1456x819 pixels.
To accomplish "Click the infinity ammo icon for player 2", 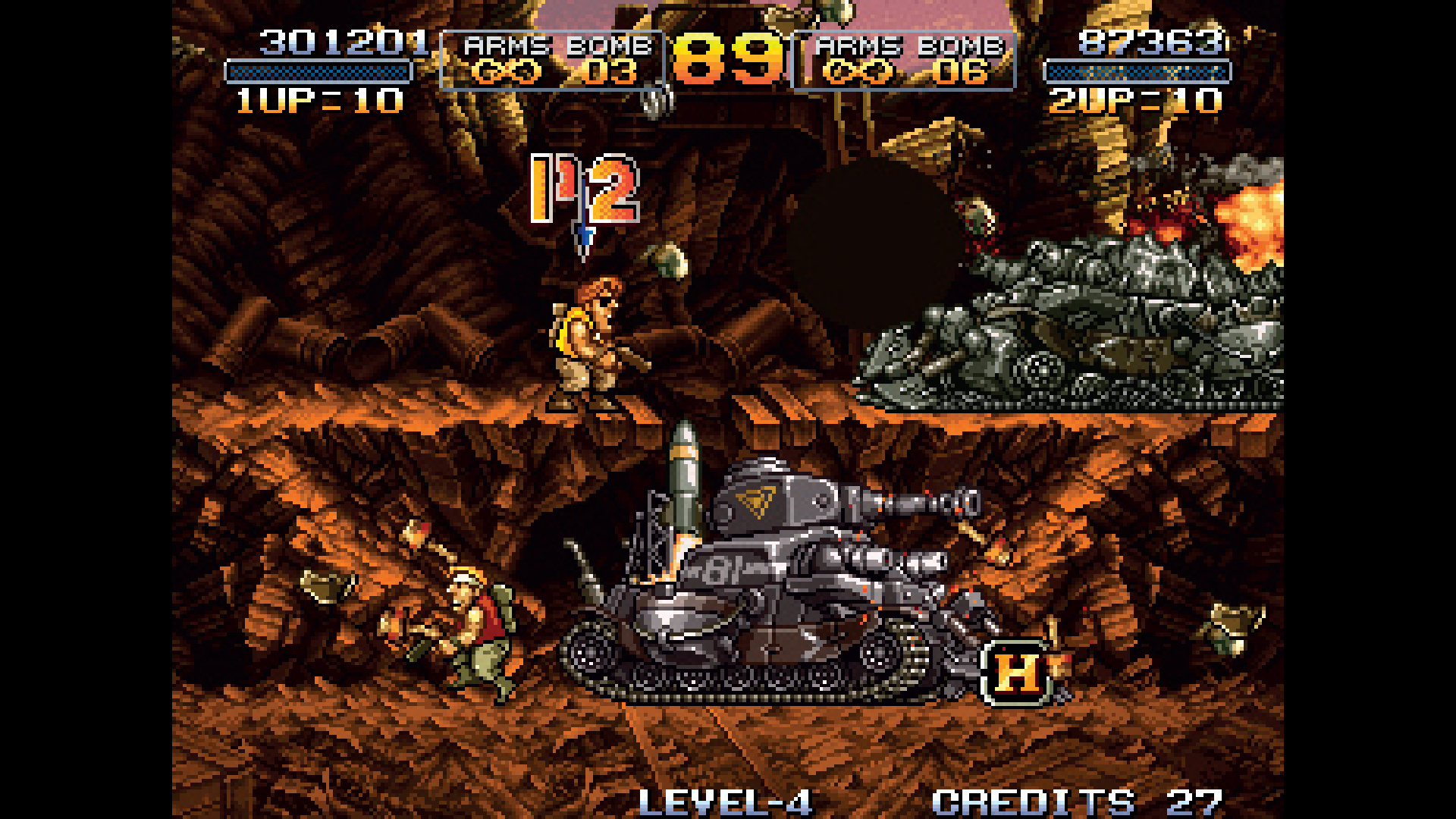I will (x=861, y=71).
